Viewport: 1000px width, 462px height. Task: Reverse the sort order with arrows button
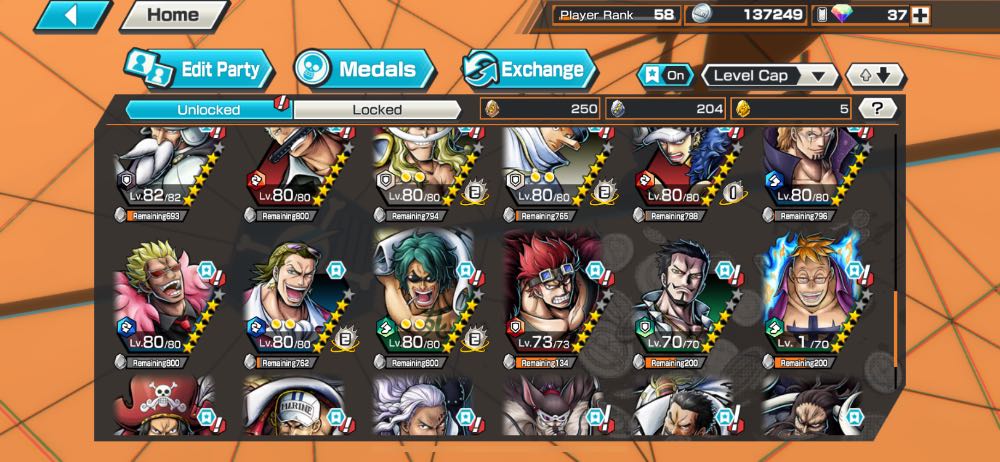coord(875,75)
